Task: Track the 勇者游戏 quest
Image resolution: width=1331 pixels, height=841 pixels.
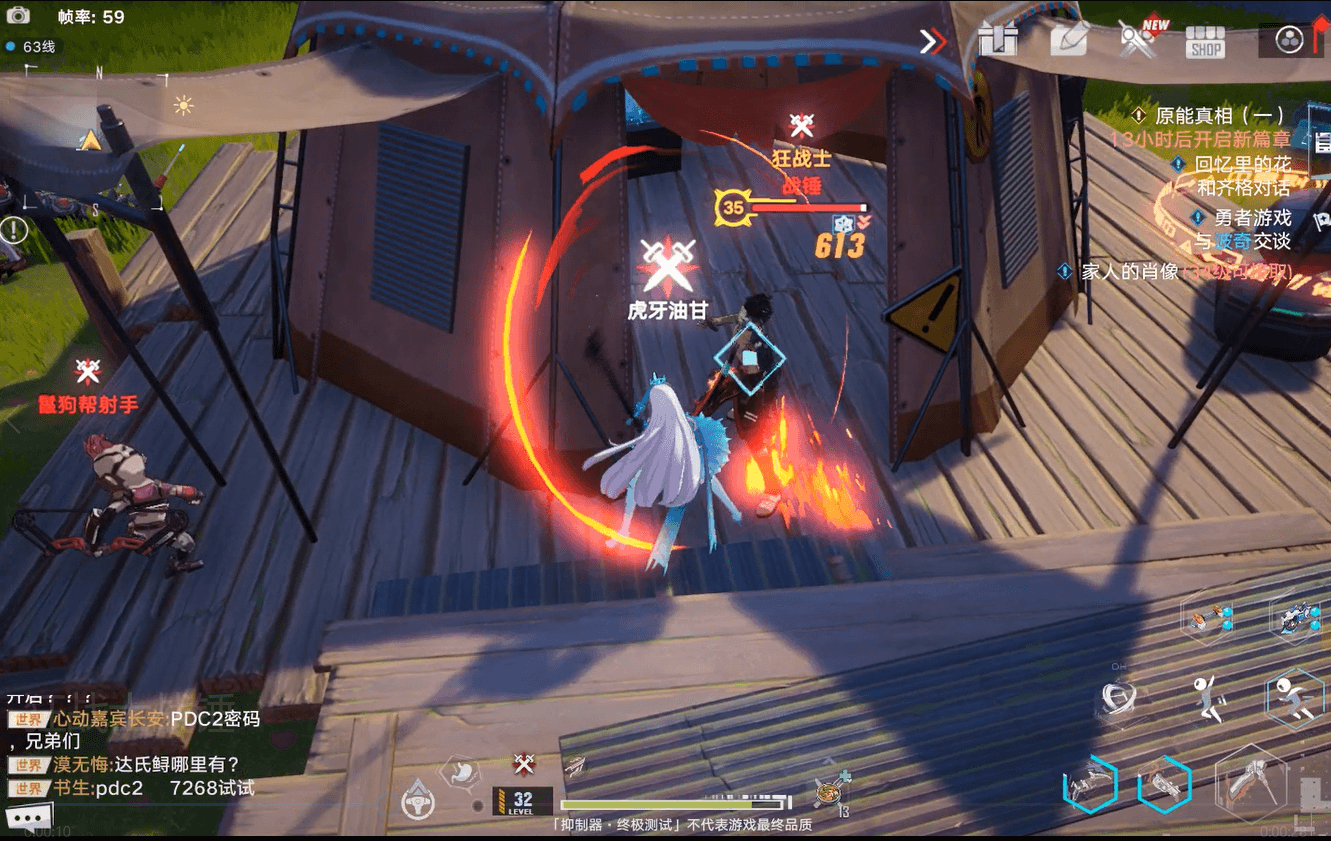Action: coord(1252,217)
